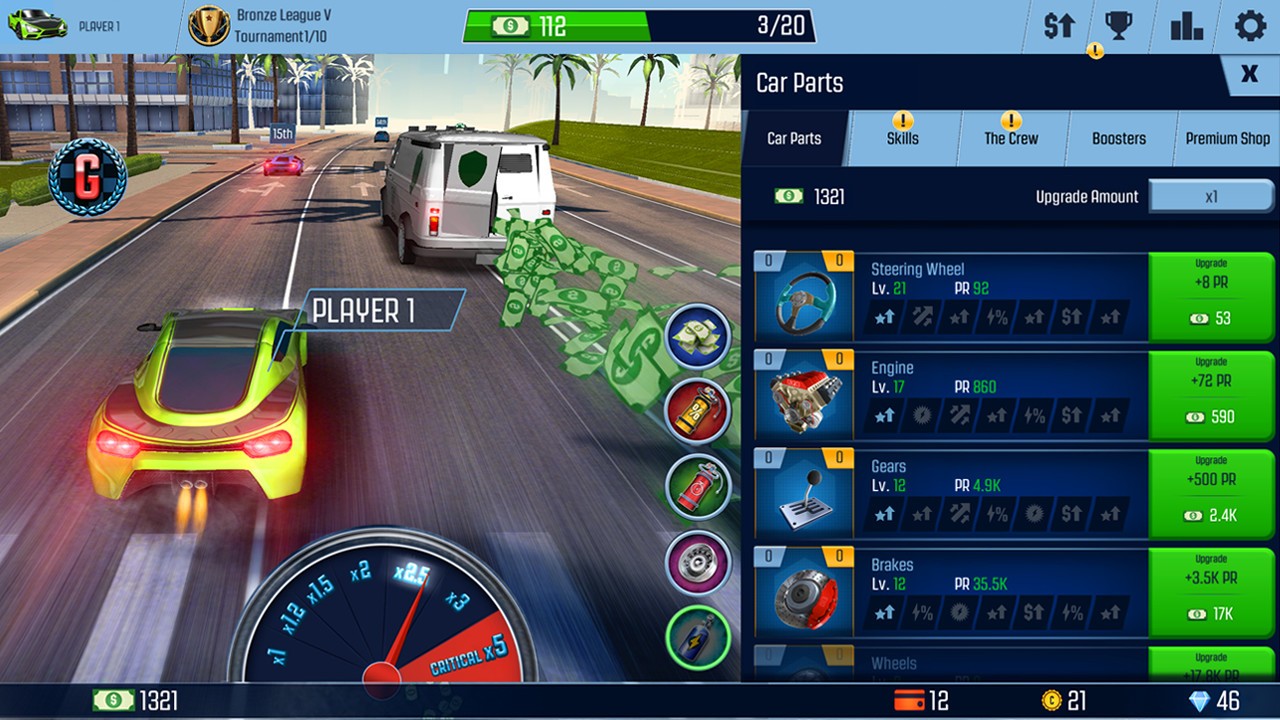Image resolution: width=1280 pixels, height=720 pixels.
Task: Upgrade the Steering Wheel for 53 cash
Action: 1212,296
